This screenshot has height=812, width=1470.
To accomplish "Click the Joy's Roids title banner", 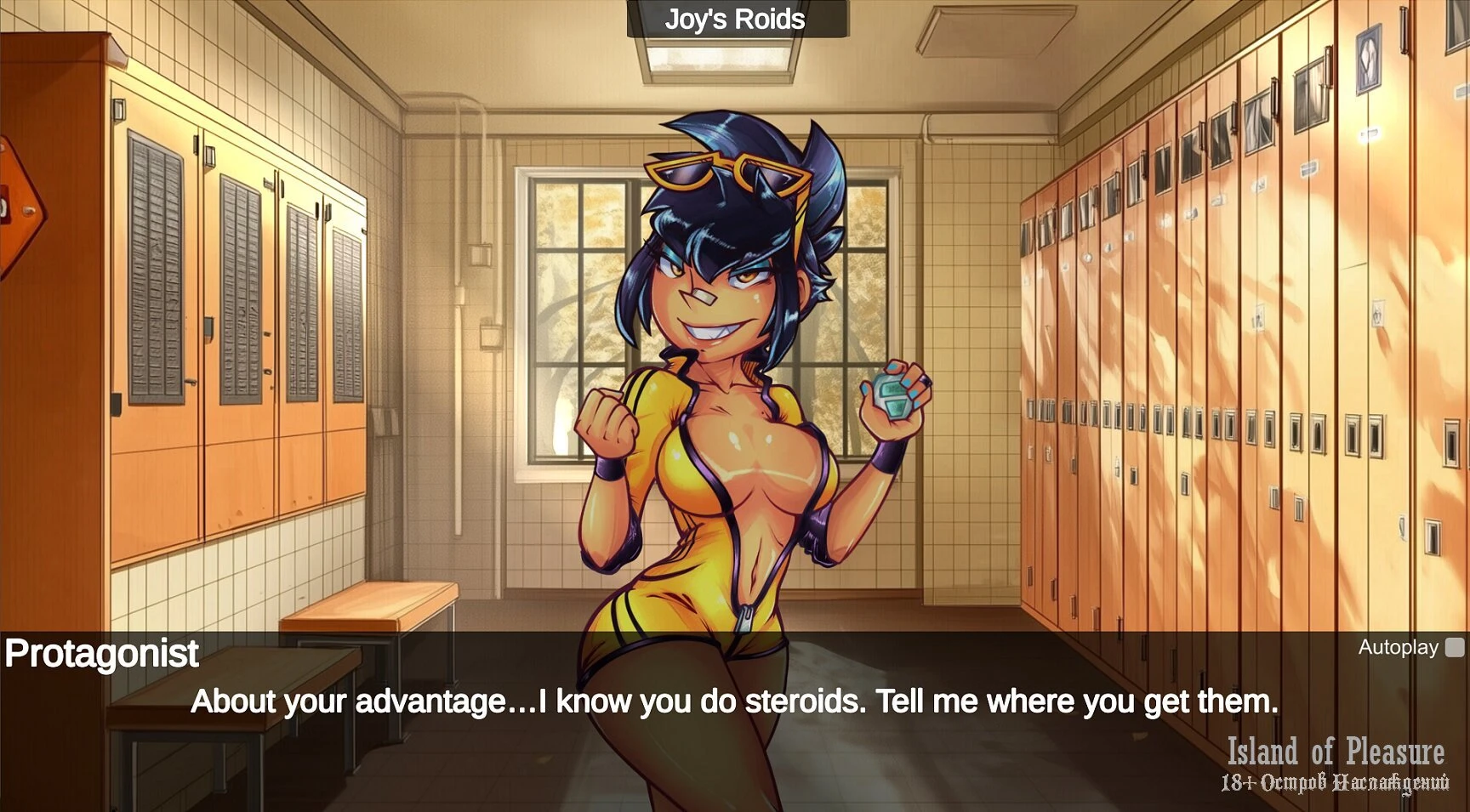I will coord(736,20).
